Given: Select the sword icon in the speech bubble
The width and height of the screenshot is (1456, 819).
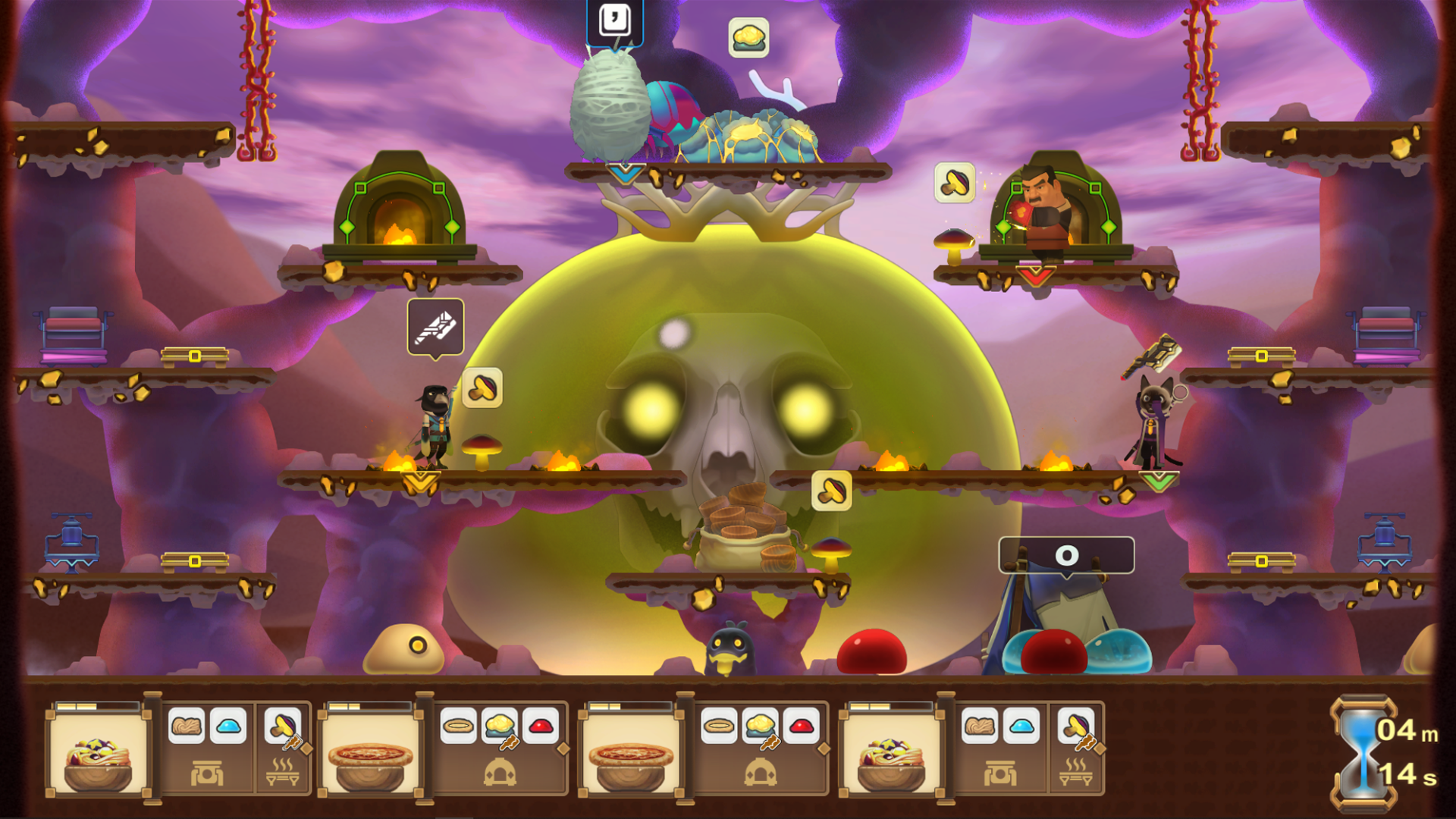Looking at the screenshot, I should (x=436, y=326).
